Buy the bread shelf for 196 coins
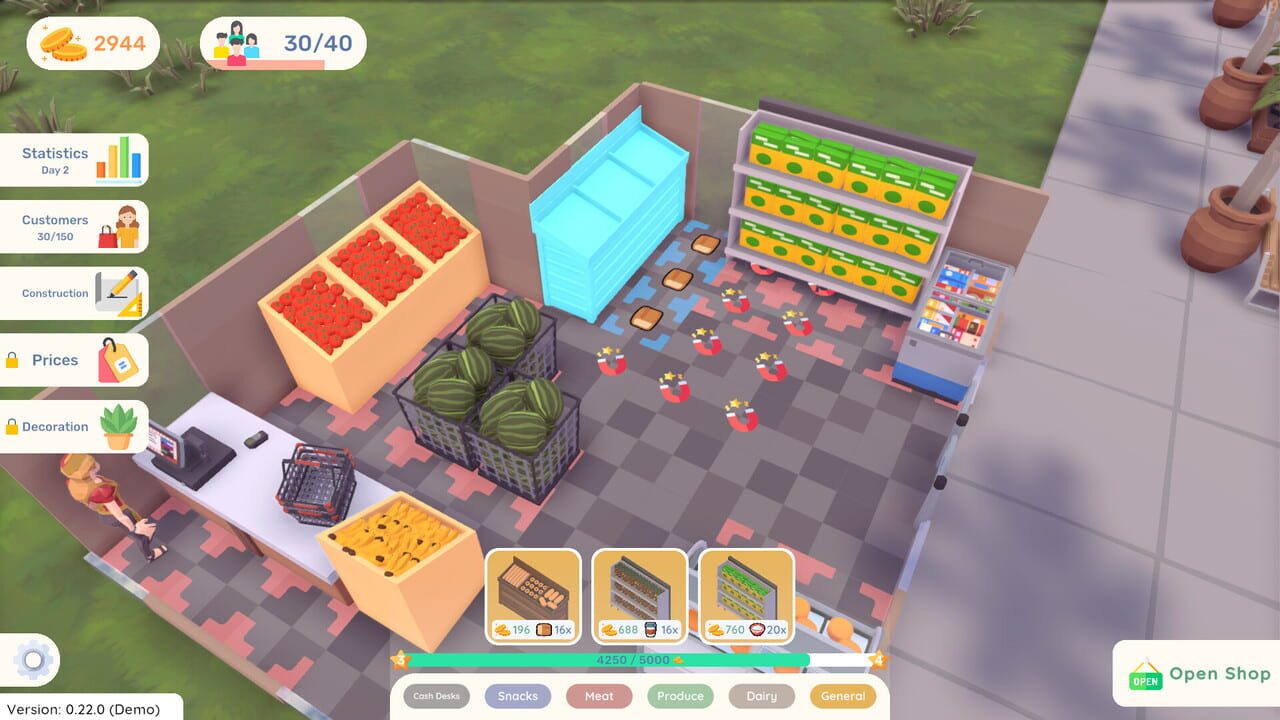Viewport: 1280px width, 720px height. pyautogui.click(x=534, y=592)
